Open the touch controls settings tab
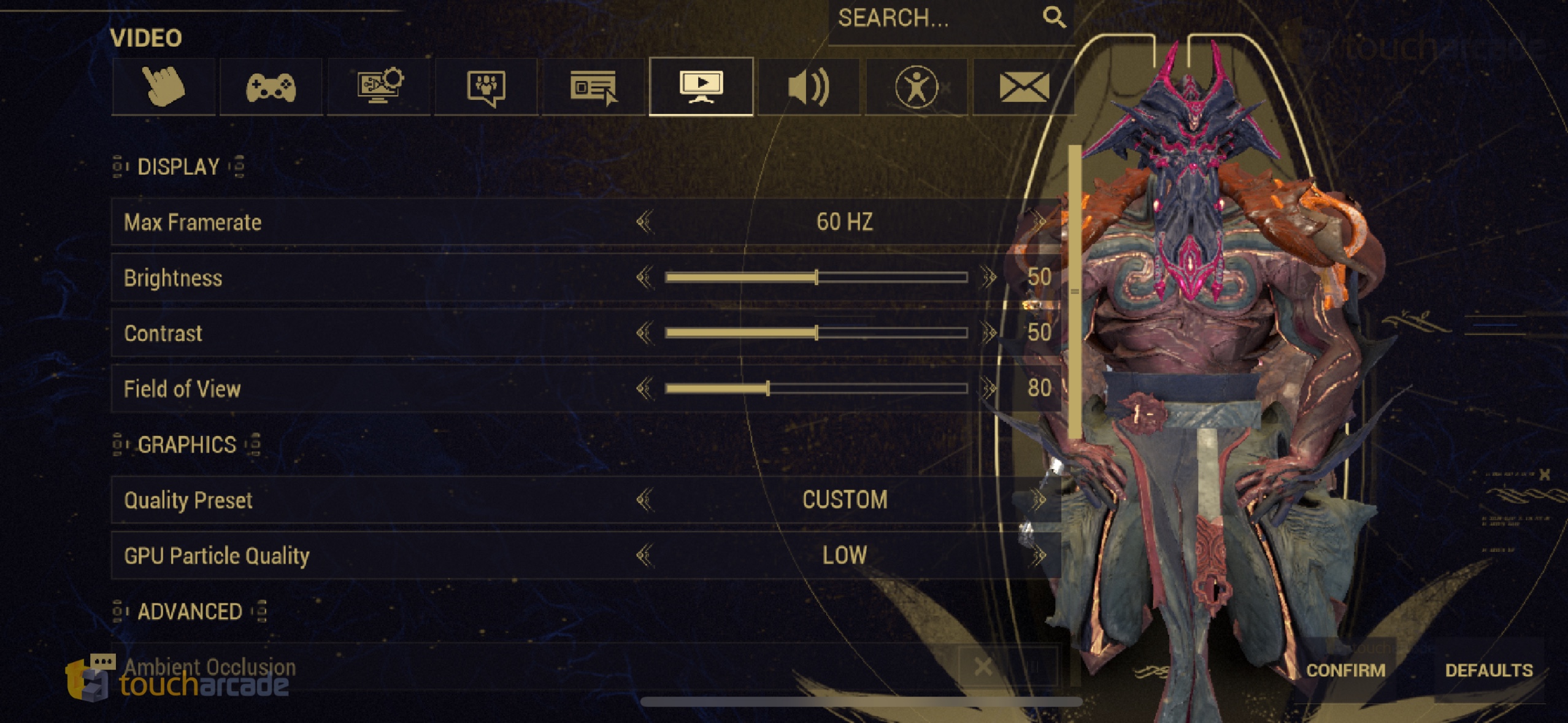Screen dimensions: 1568x723 tap(163, 86)
